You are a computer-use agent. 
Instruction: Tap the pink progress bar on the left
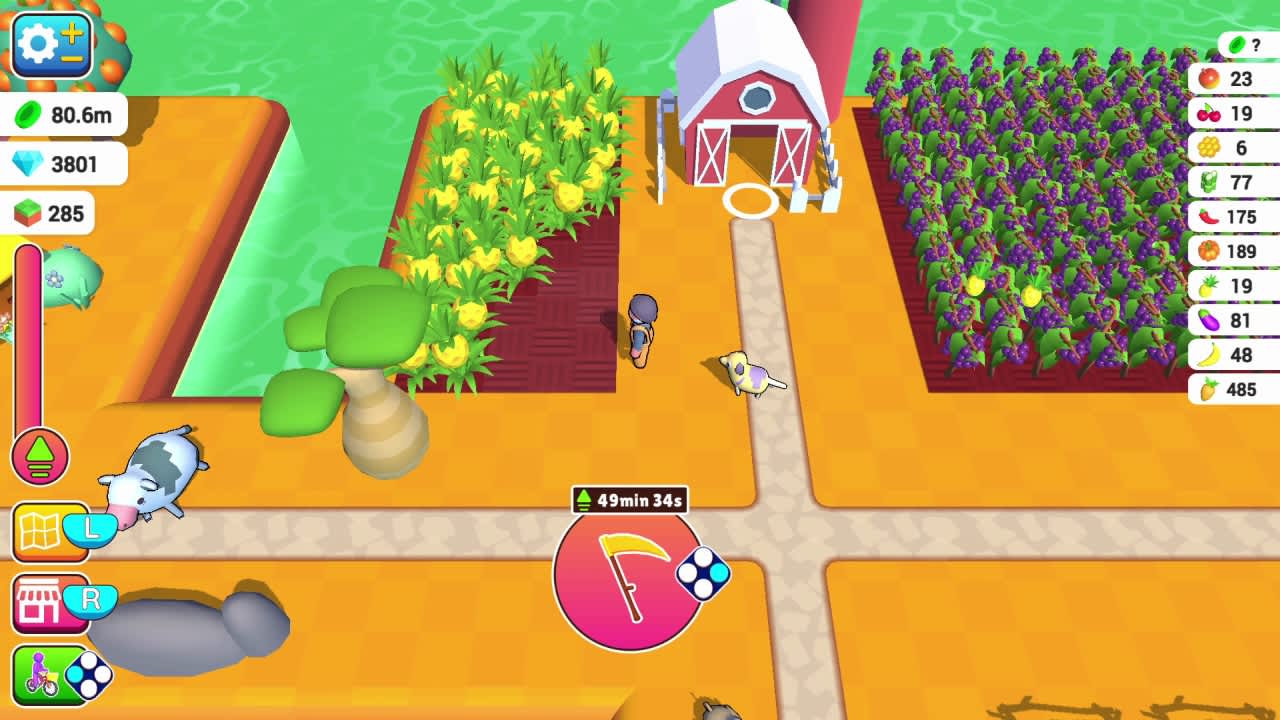coord(26,330)
